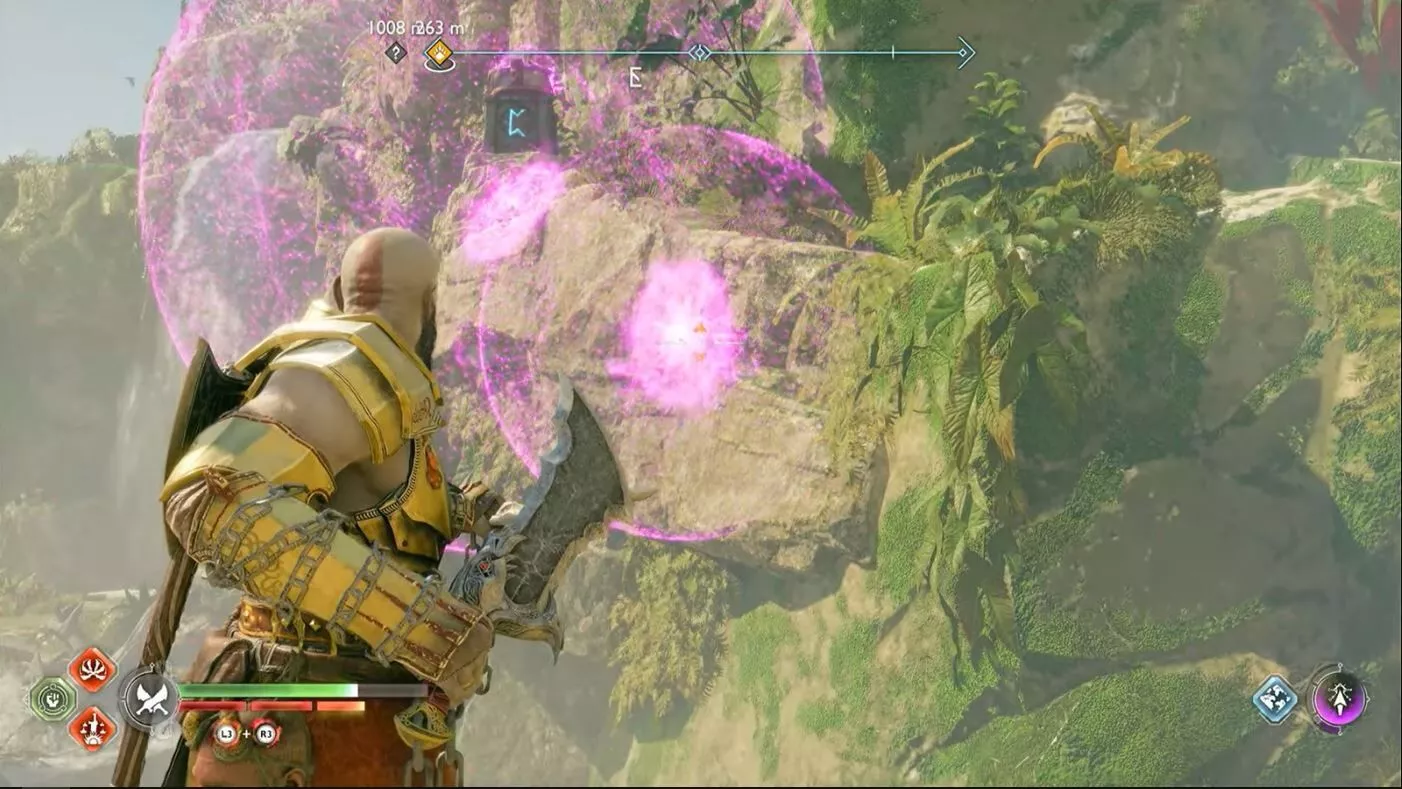
Task: Select the crossed blades weapon icon
Action: coord(151,698)
